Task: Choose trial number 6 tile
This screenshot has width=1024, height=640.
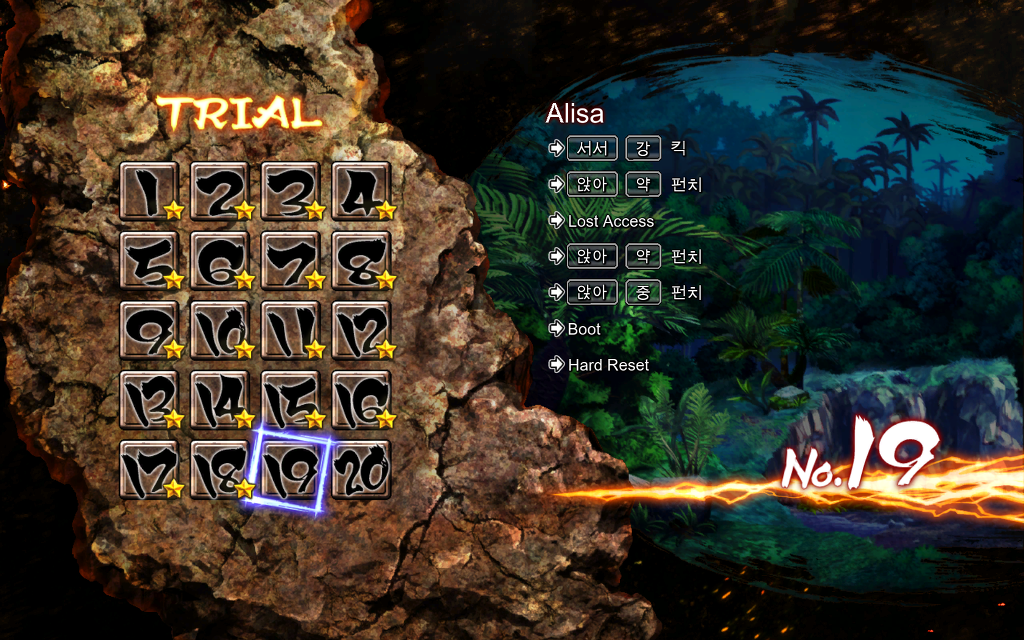Action: tap(220, 261)
